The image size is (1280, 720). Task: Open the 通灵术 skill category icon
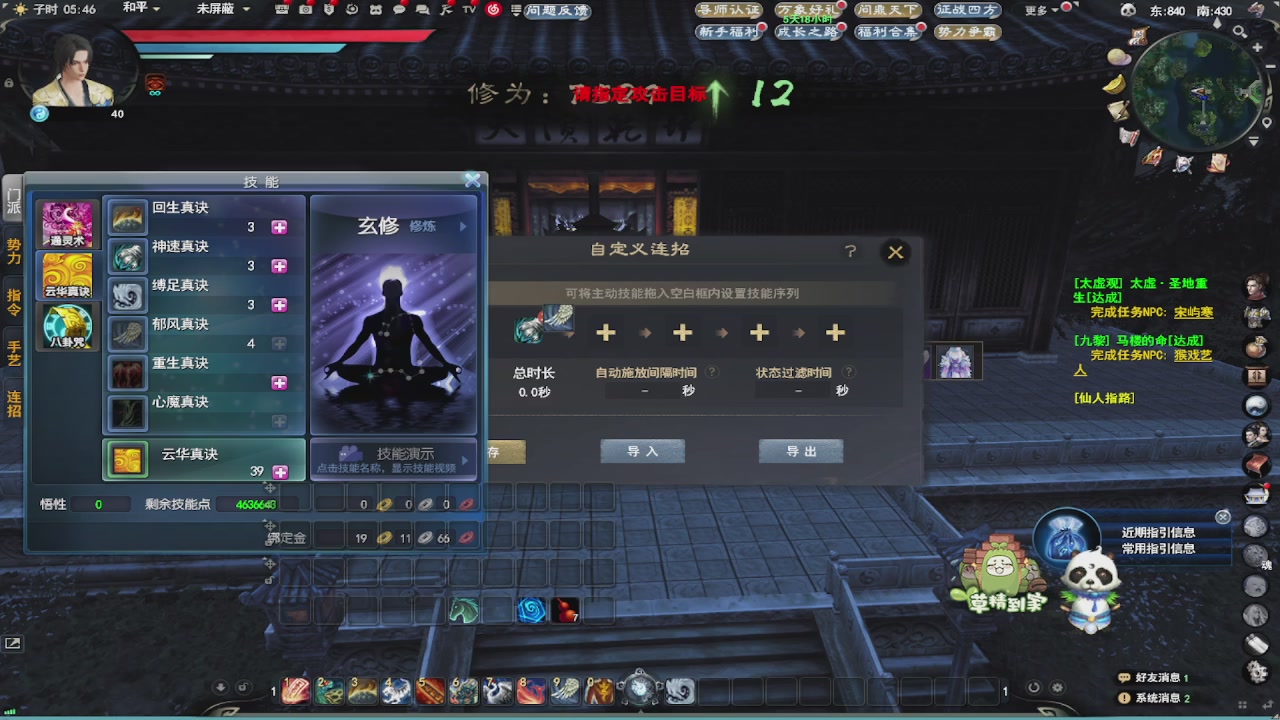(x=66, y=225)
